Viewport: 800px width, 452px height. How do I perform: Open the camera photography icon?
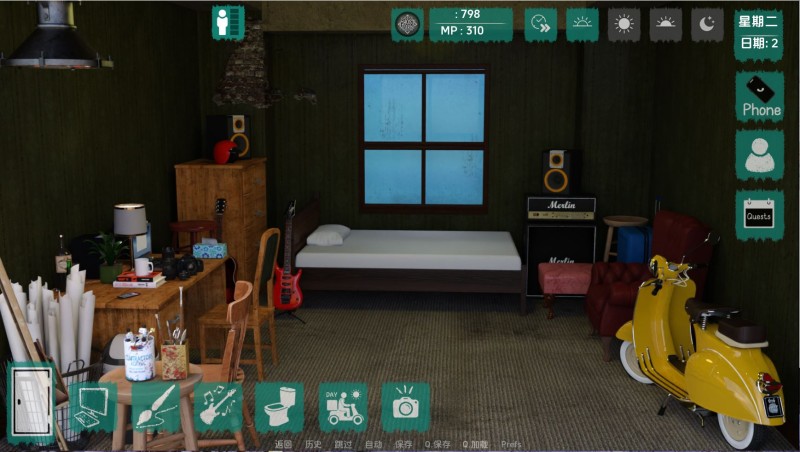click(405, 407)
